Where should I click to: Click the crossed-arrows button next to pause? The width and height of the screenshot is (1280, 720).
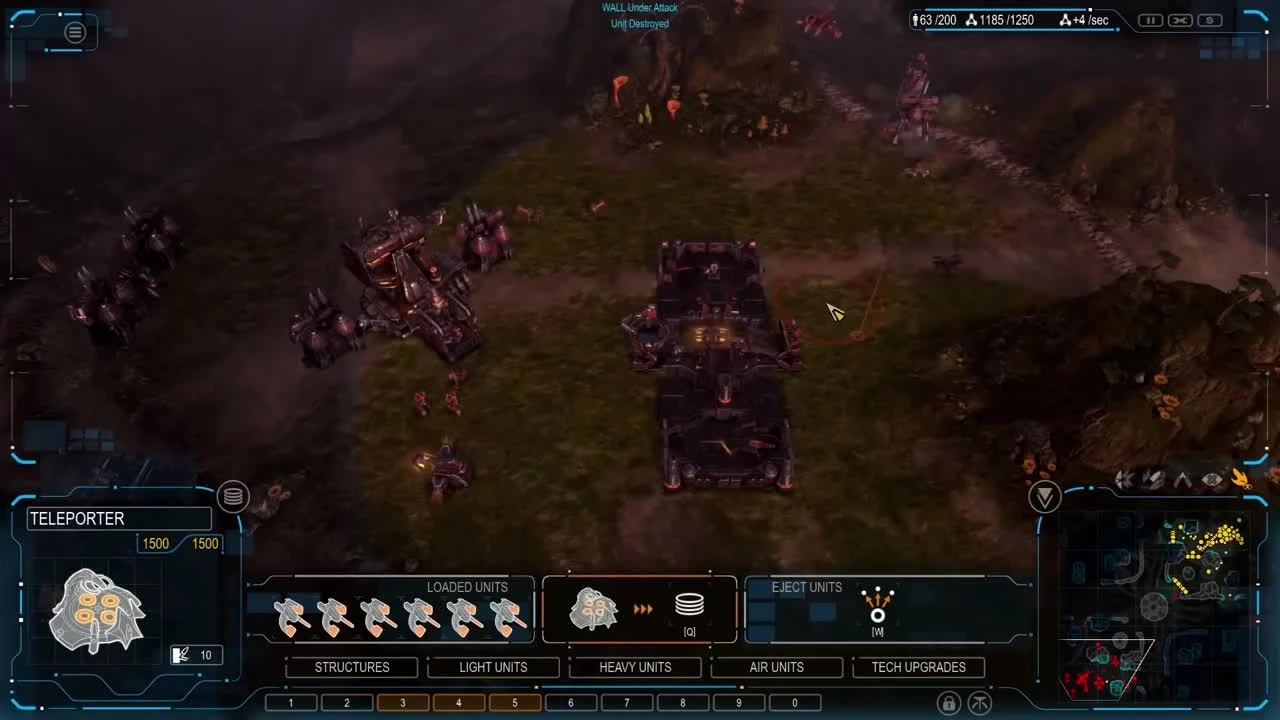(1179, 19)
